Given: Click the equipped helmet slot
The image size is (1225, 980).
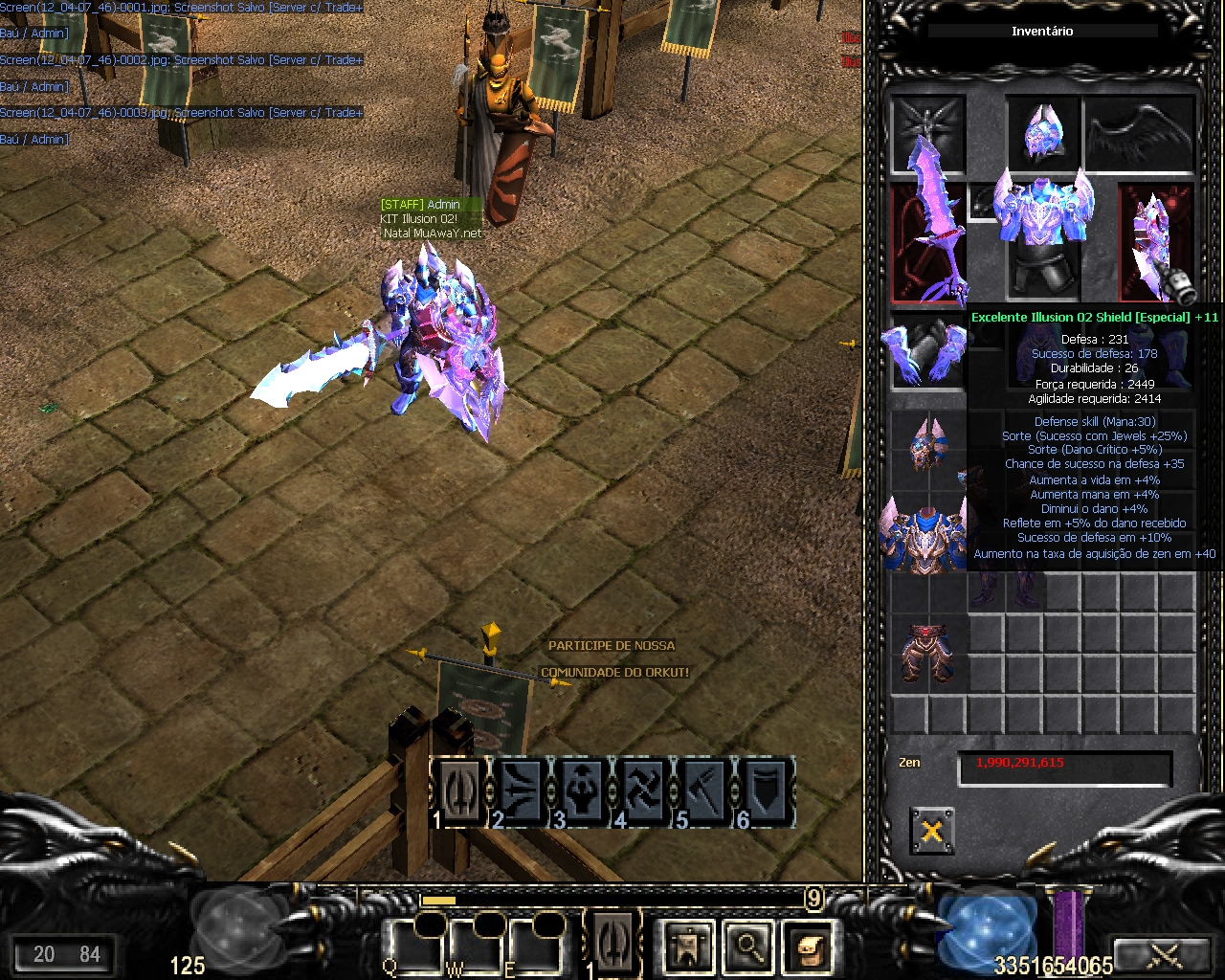Looking at the screenshot, I should 1043,134.
